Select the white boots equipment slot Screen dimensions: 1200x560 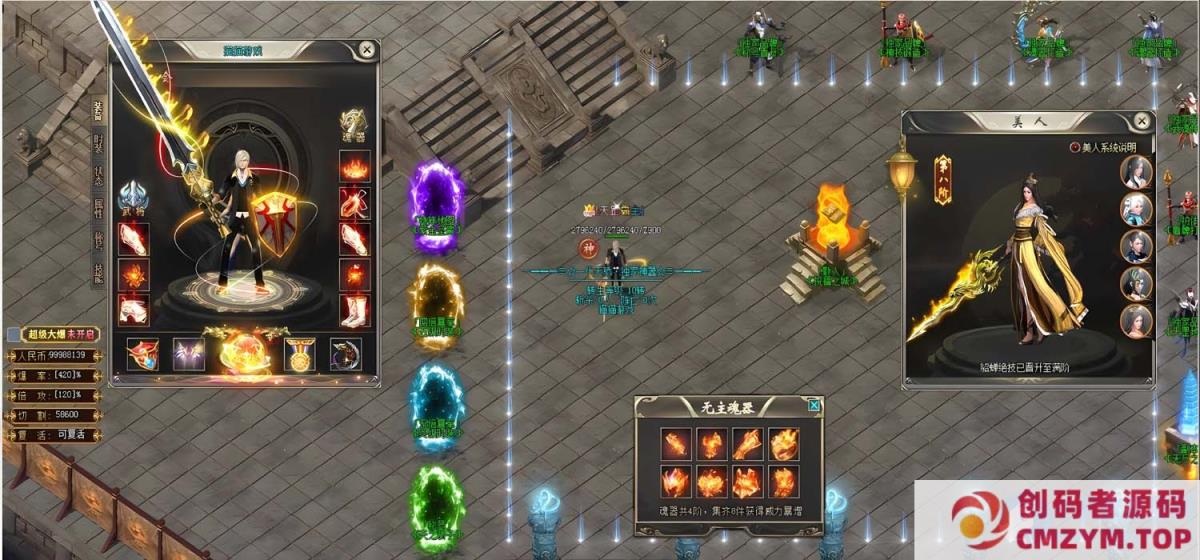(x=354, y=309)
